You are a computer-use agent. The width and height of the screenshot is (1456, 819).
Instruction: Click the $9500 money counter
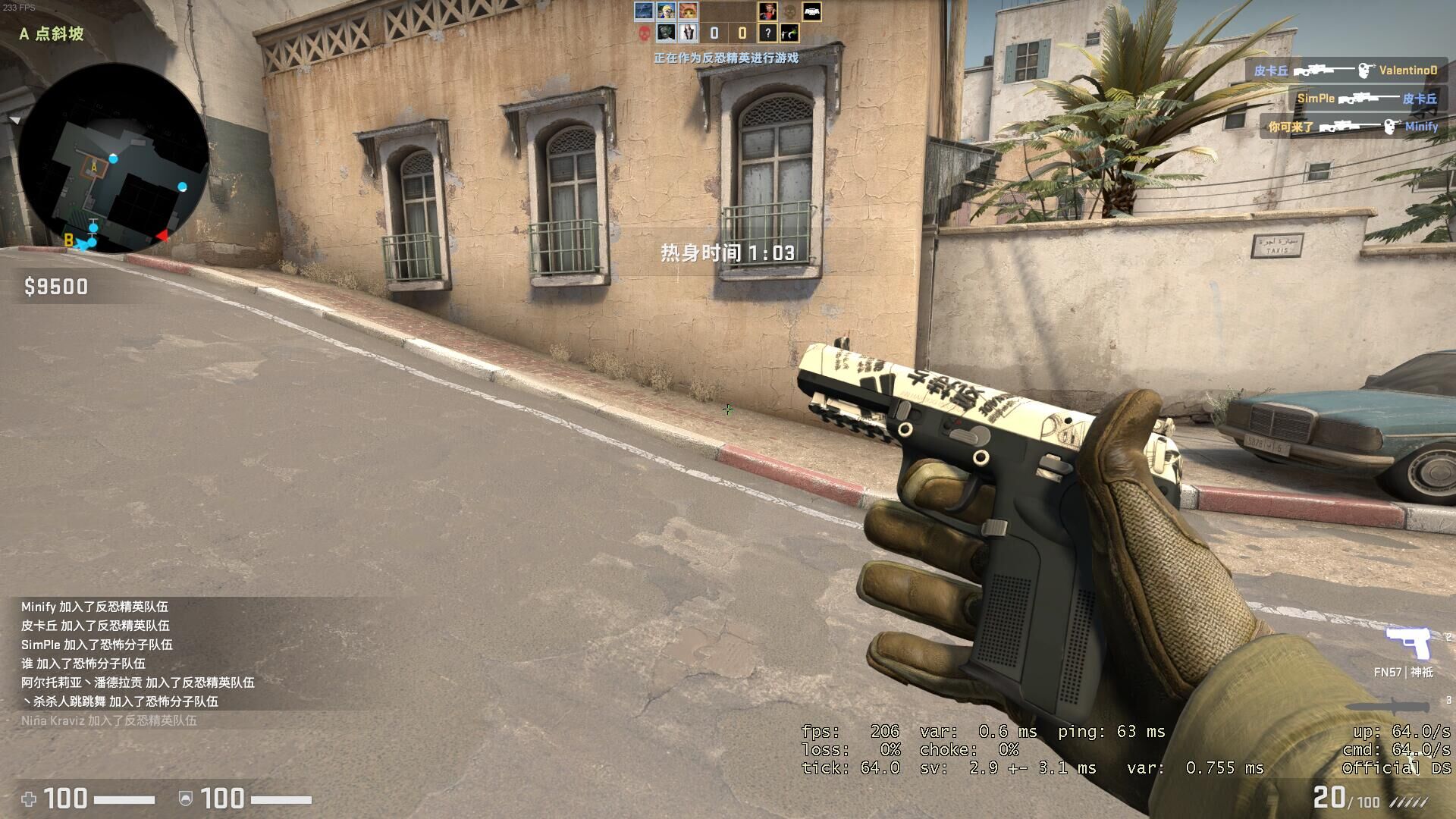[56, 287]
